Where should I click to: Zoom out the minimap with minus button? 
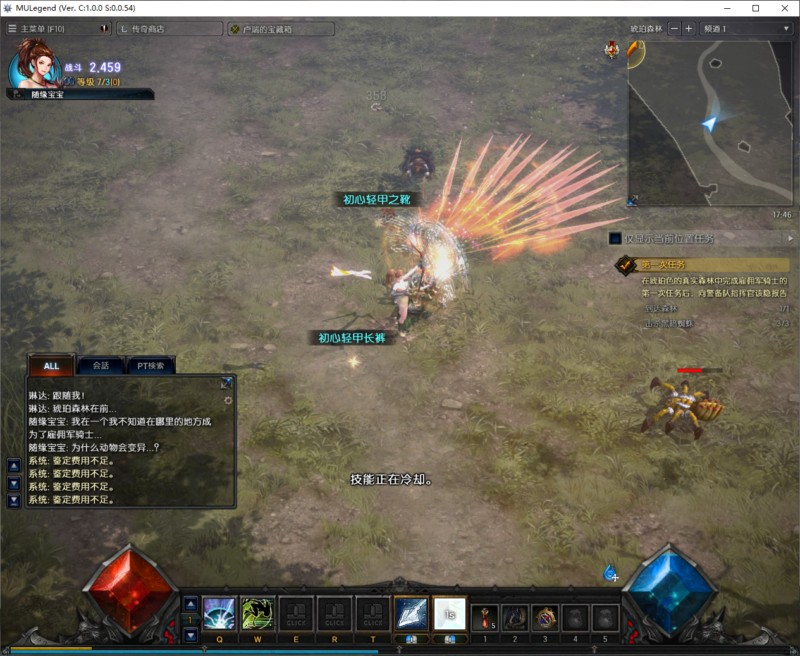(674, 29)
